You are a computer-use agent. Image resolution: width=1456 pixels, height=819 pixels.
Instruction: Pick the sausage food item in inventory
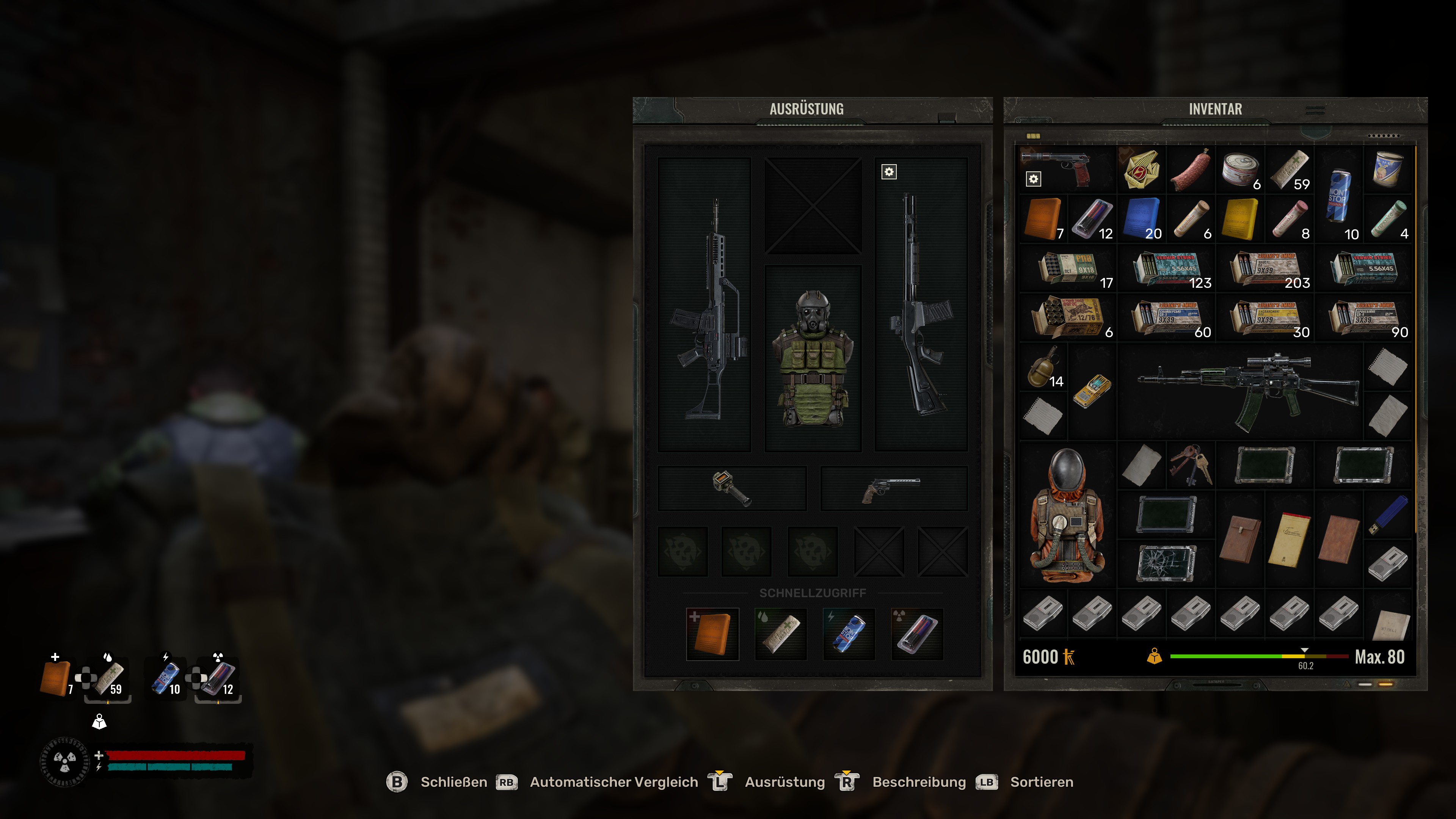click(x=1191, y=169)
